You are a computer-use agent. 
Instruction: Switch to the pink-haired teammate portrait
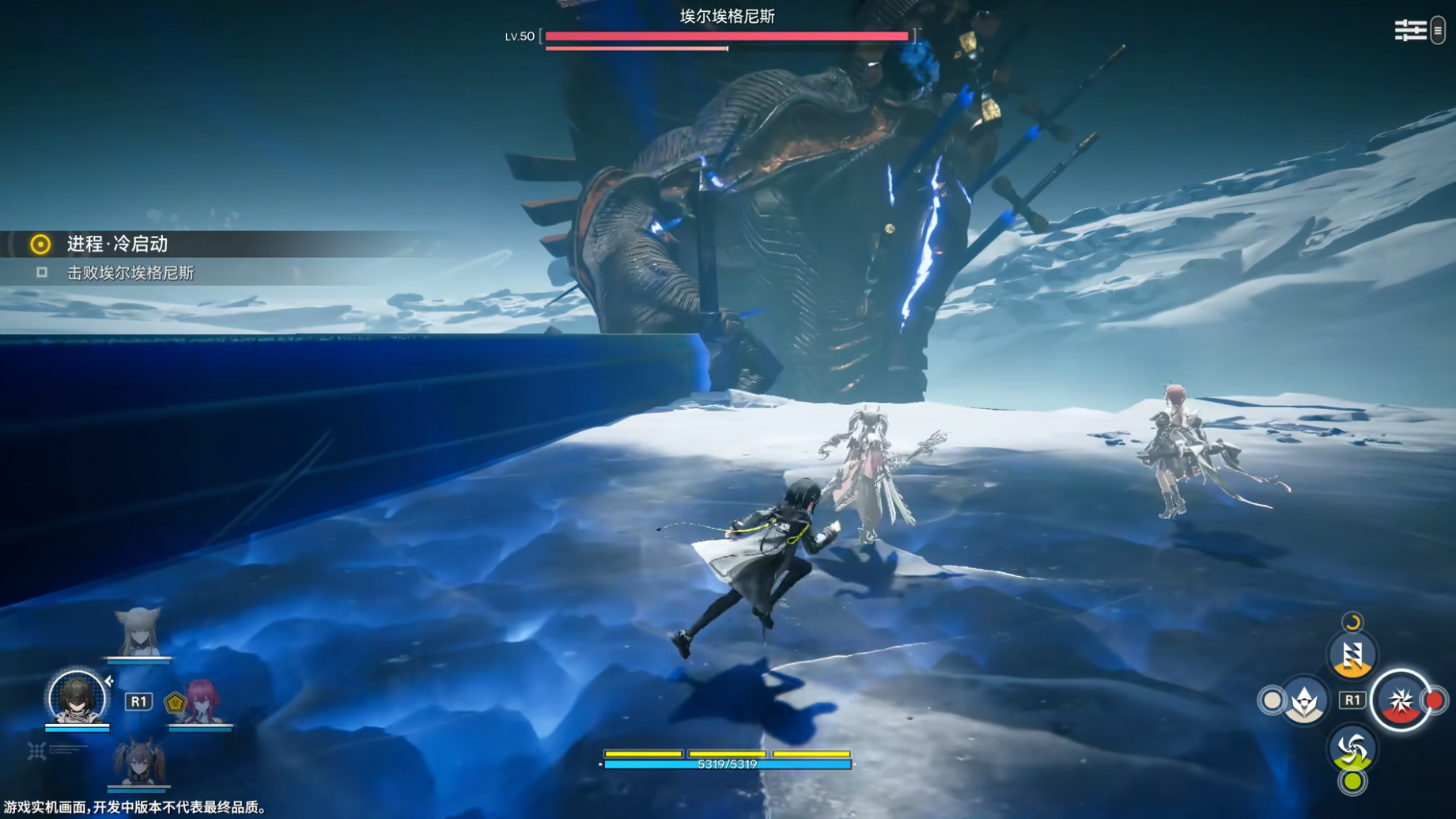202,701
